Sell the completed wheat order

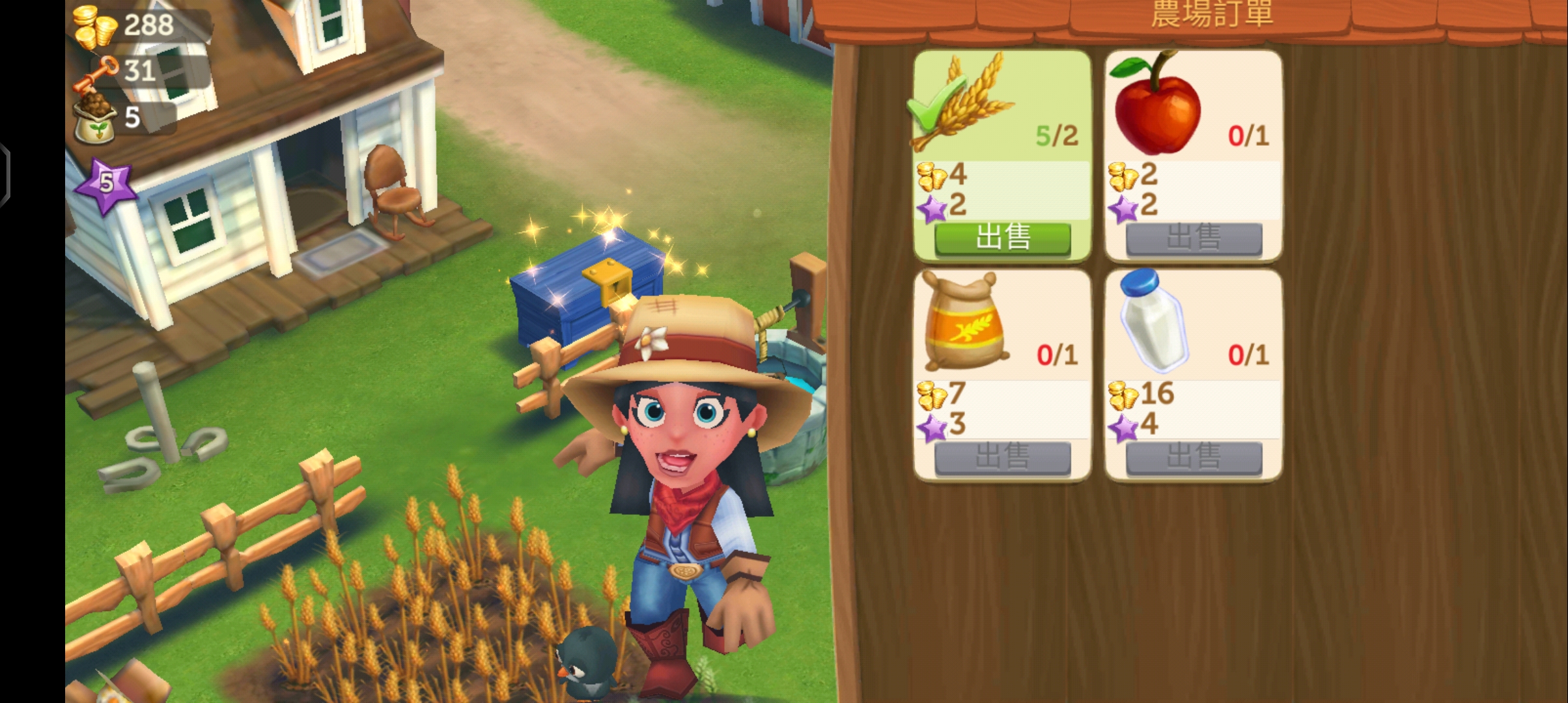pos(1002,238)
